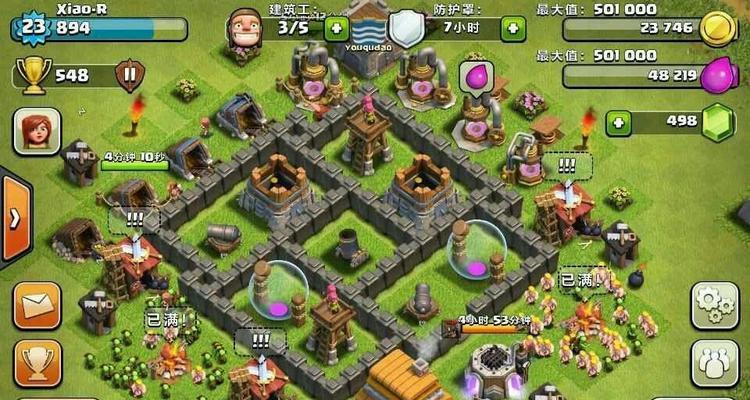Image resolution: width=750 pixels, height=400 pixels.
Task: Open the mail envelope inbox
Action: (37, 305)
